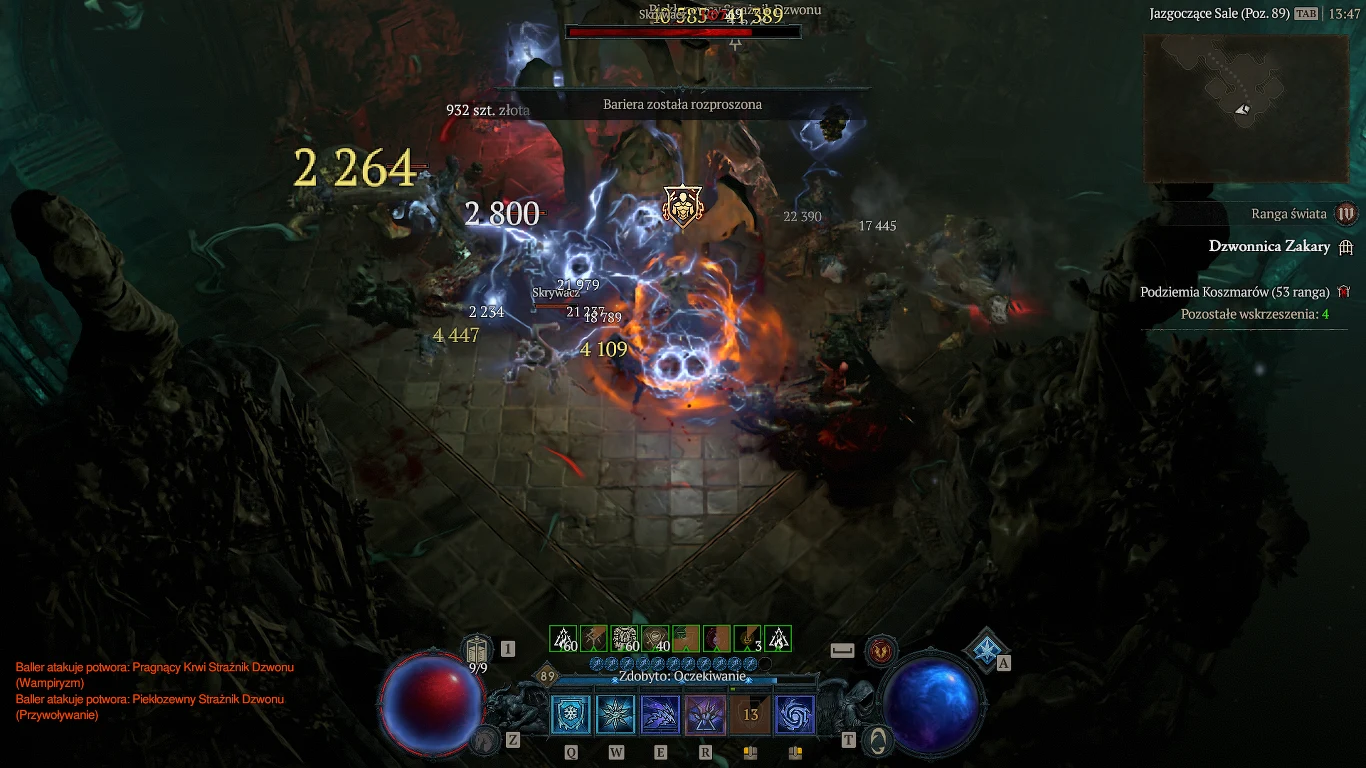Select the buff icon showing stack 3
Screen dimensions: 1366x768
coord(747,639)
